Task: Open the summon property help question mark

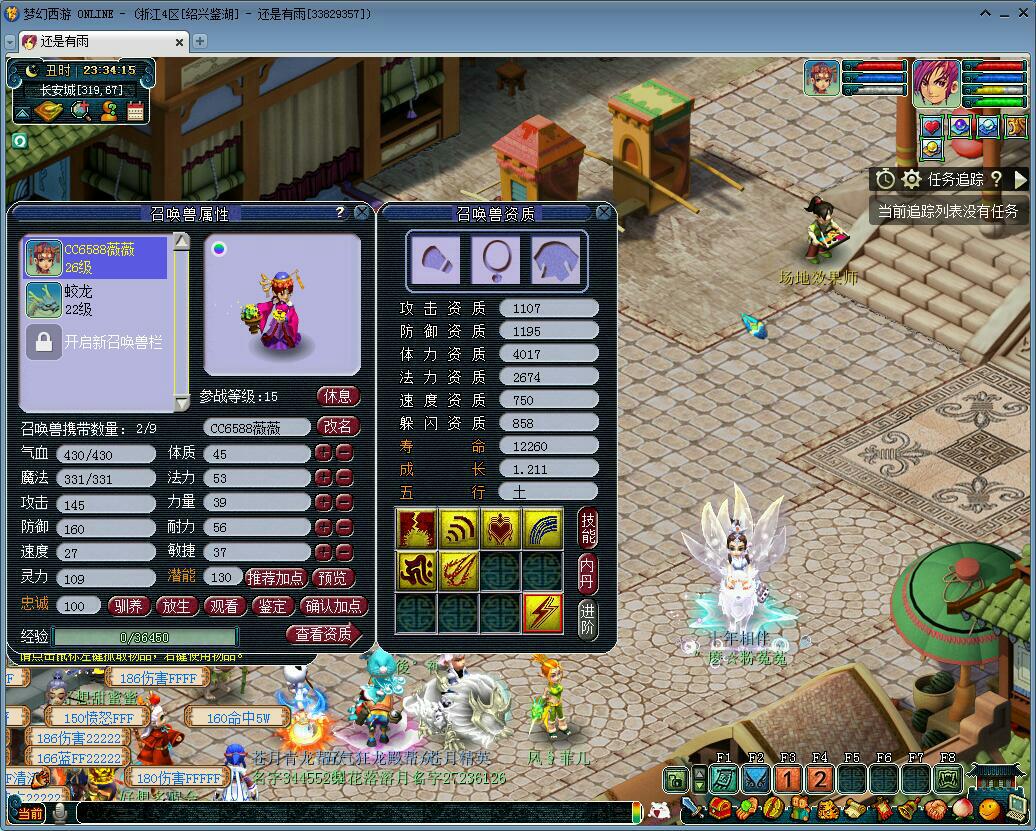Action: tap(340, 213)
